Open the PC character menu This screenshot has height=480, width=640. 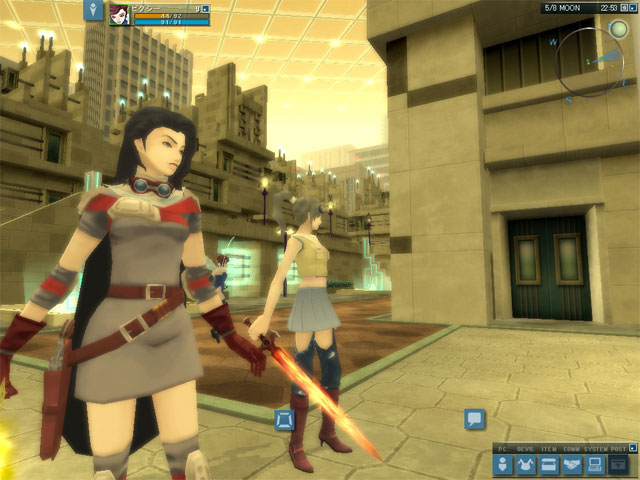click(504, 464)
